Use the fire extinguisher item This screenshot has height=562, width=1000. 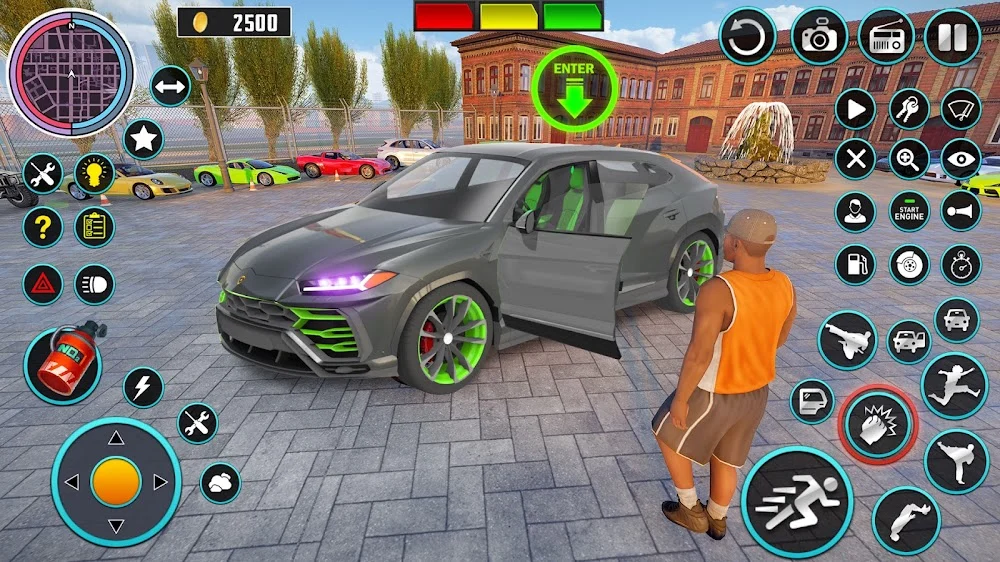63,362
